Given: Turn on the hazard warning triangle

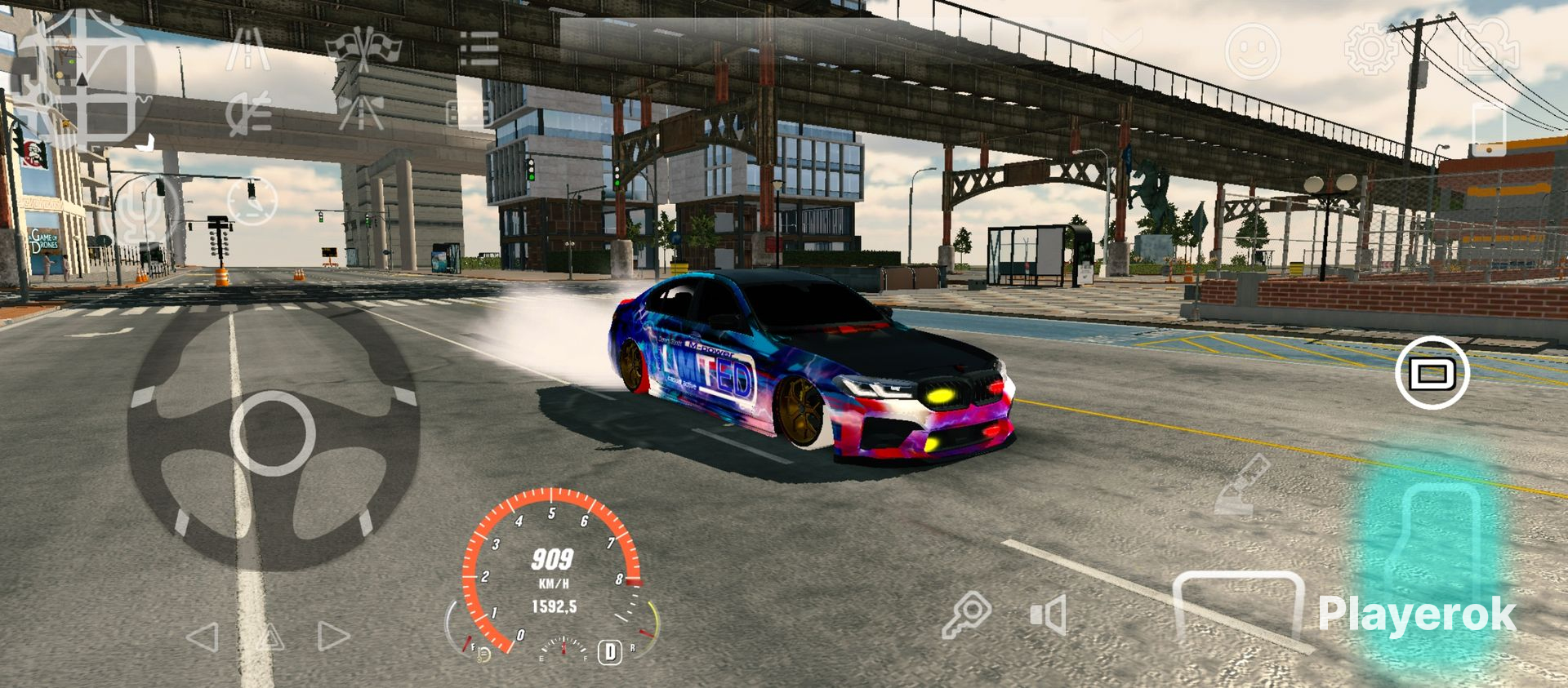Looking at the screenshot, I should pos(269,637).
